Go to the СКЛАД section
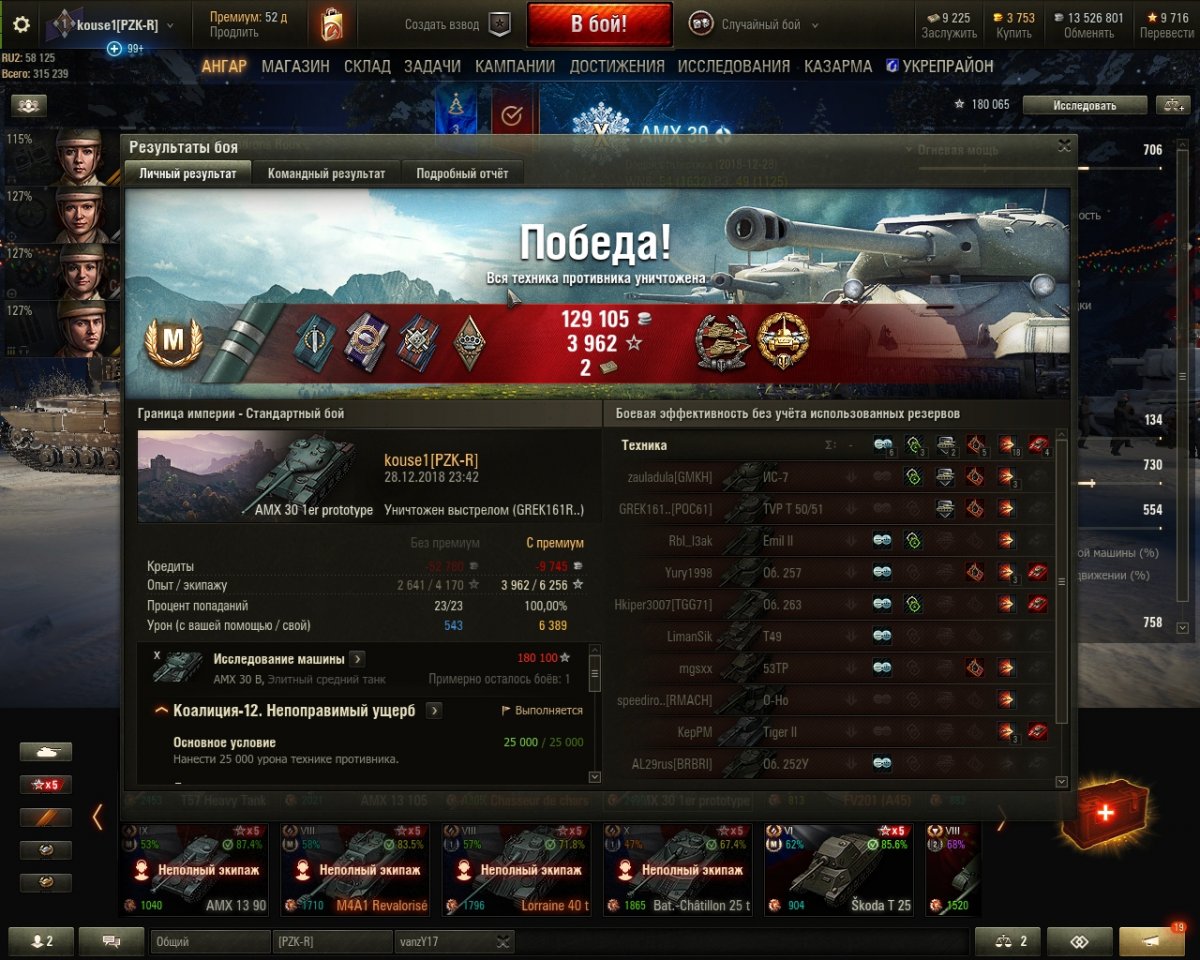Screen dimensions: 1200x960 (x=366, y=66)
